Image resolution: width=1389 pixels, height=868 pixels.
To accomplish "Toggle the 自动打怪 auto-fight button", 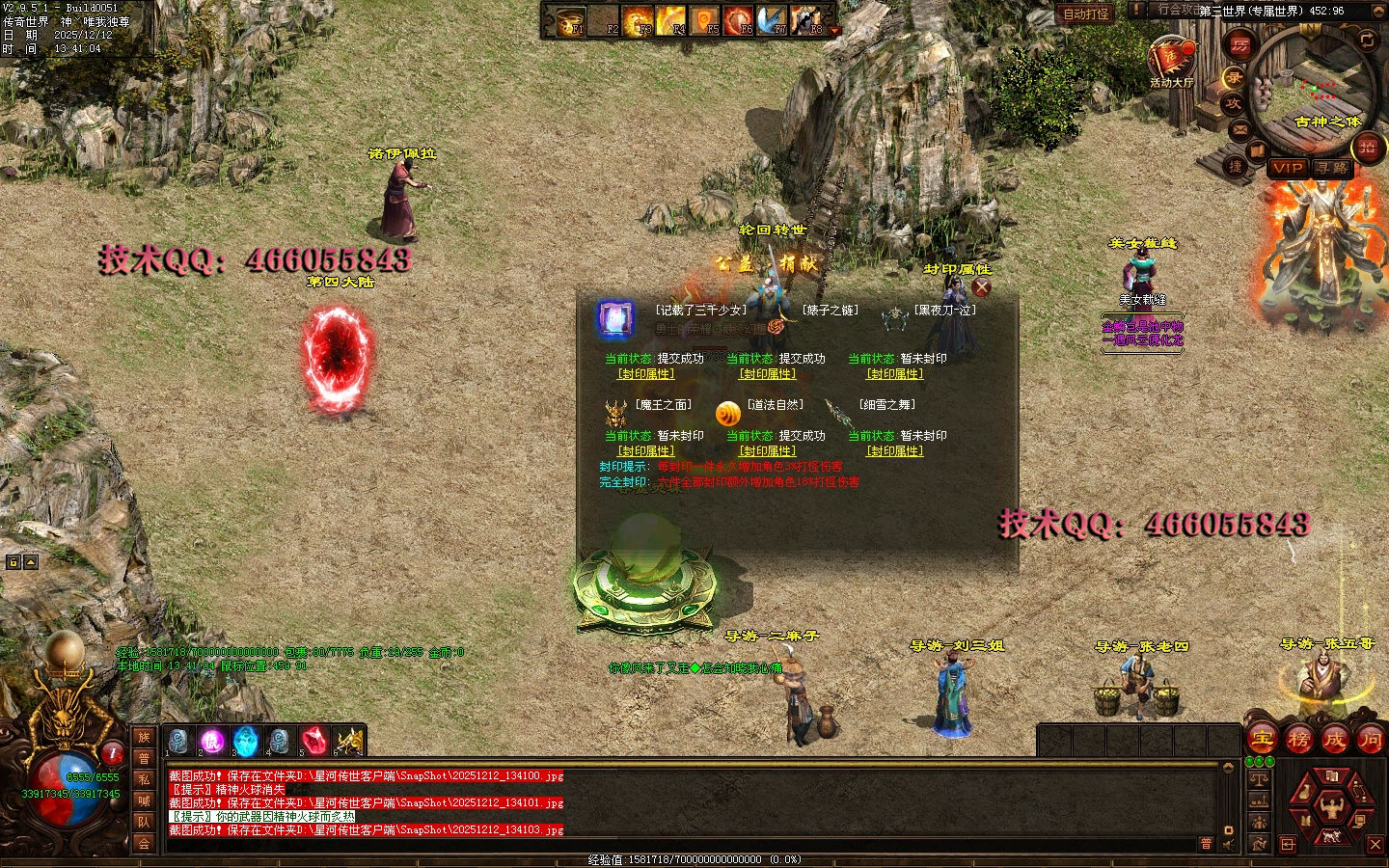I will click(1086, 14).
